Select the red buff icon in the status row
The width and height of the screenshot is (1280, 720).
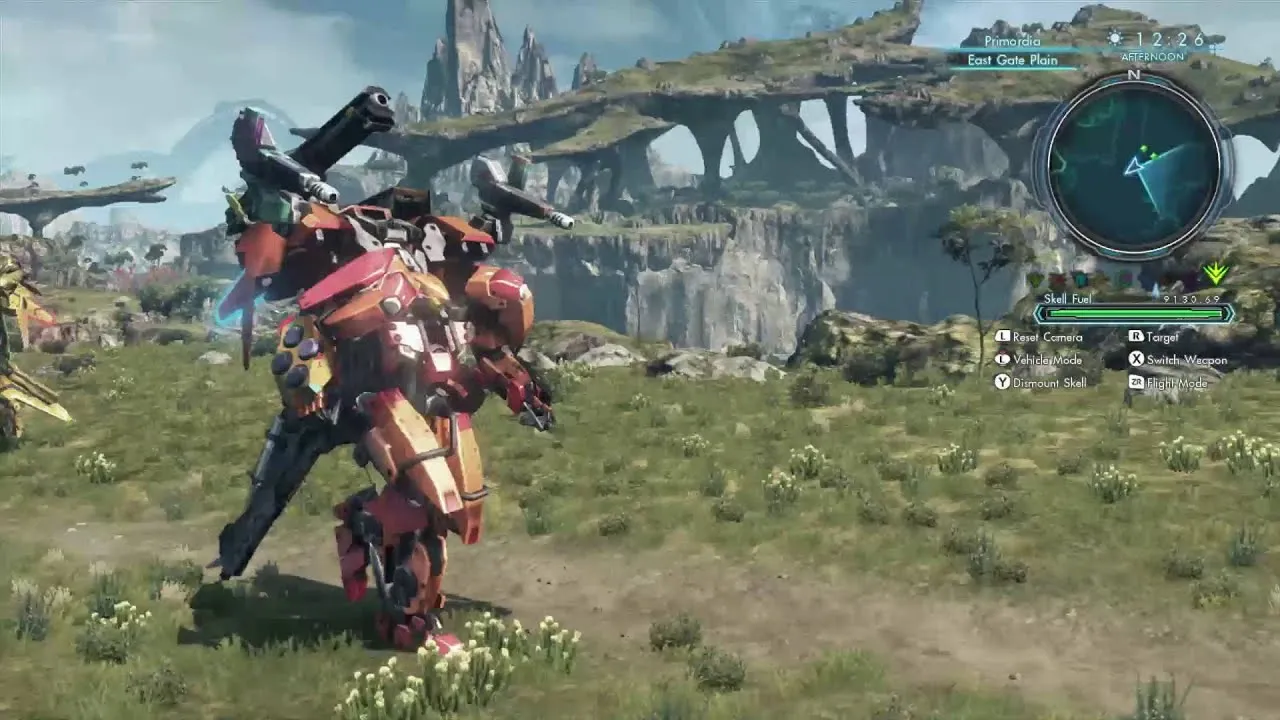[x=1056, y=278]
